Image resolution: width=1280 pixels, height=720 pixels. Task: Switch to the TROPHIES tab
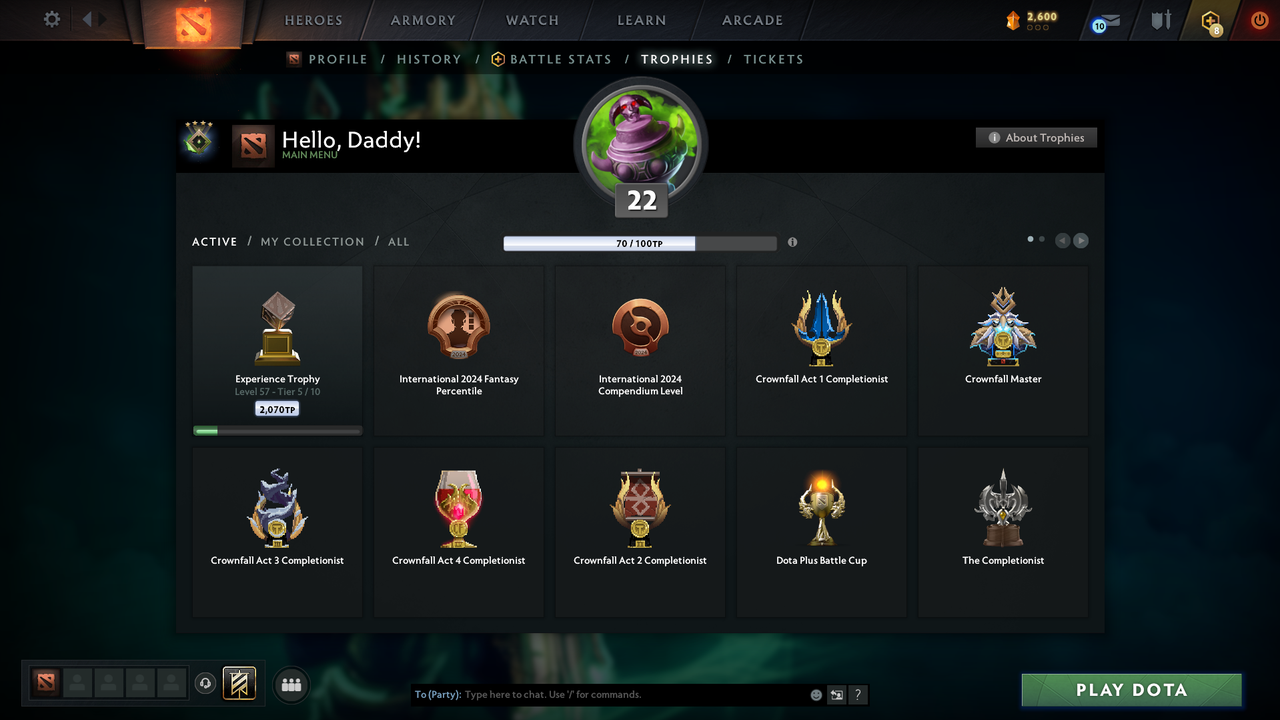point(677,59)
